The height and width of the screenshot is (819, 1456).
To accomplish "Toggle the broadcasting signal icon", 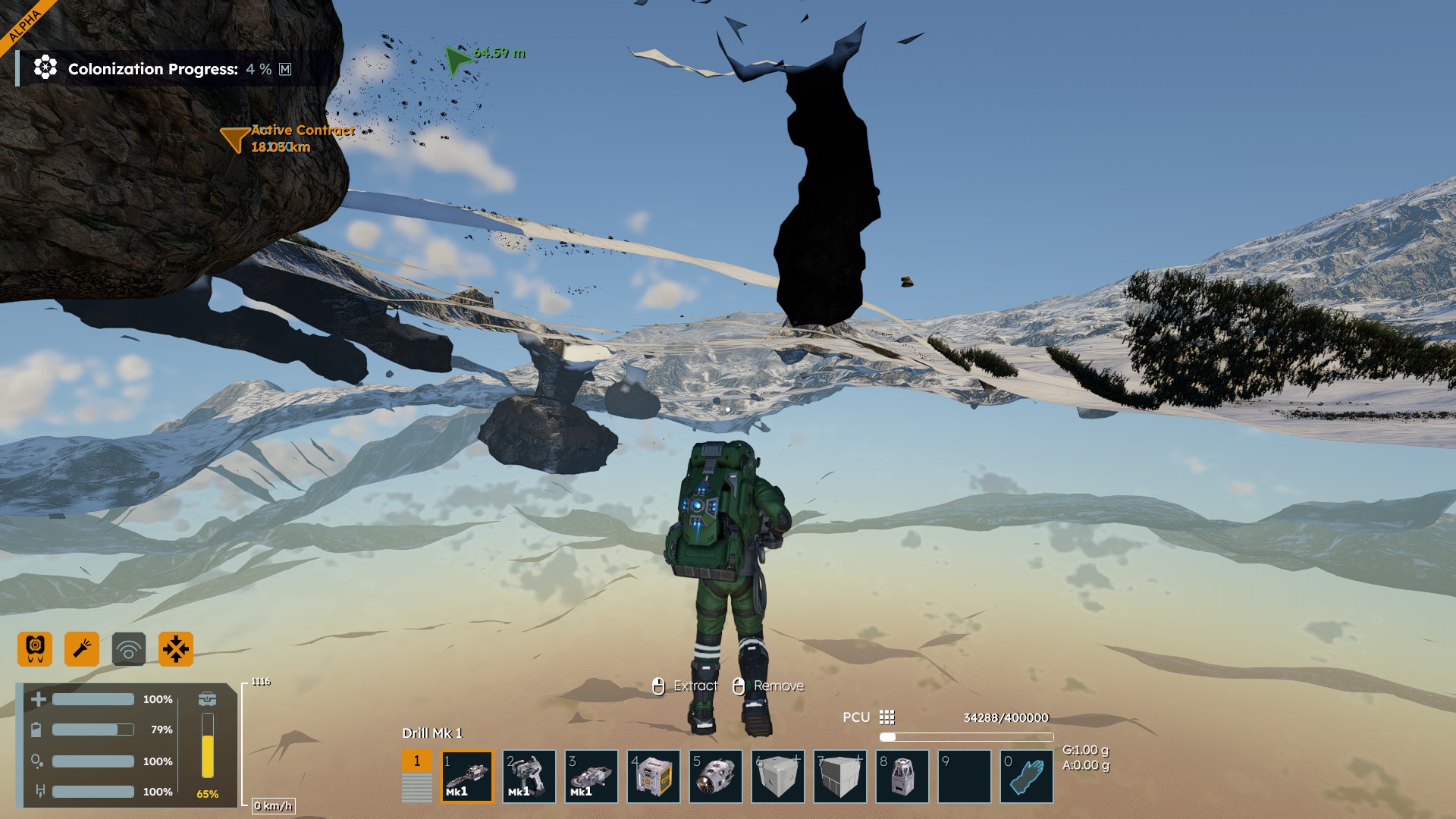I will [129, 649].
